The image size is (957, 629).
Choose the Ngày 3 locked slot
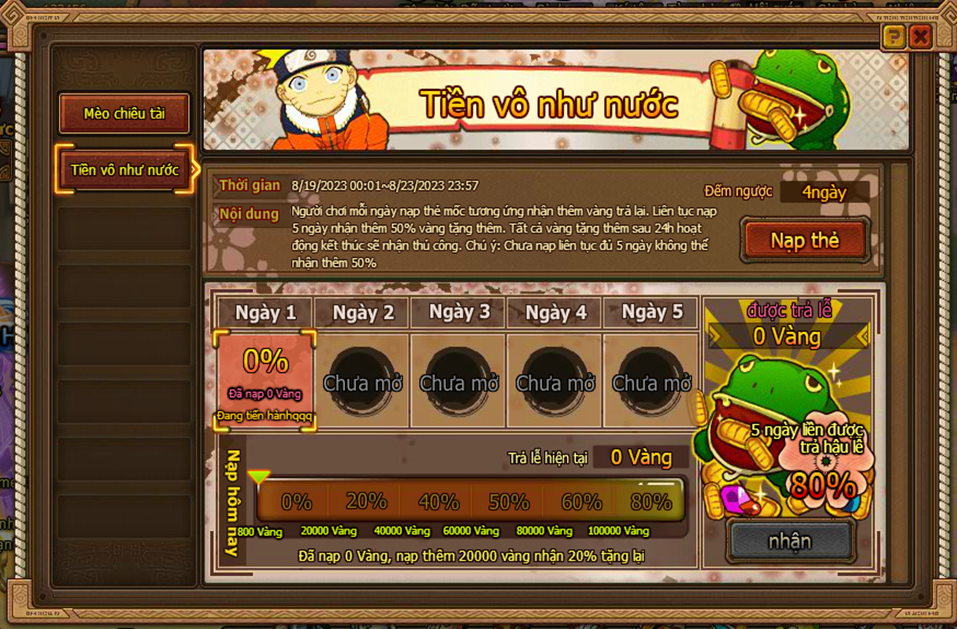click(x=459, y=381)
